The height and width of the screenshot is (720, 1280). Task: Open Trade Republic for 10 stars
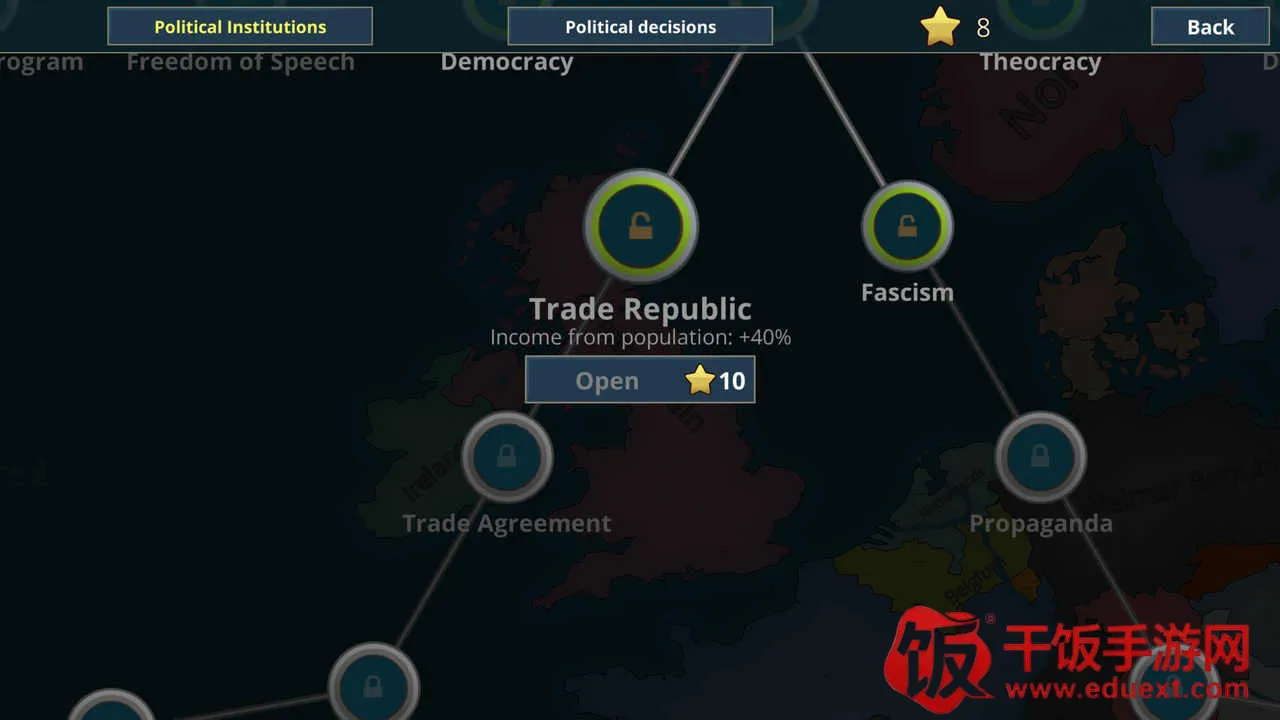click(x=640, y=381)
